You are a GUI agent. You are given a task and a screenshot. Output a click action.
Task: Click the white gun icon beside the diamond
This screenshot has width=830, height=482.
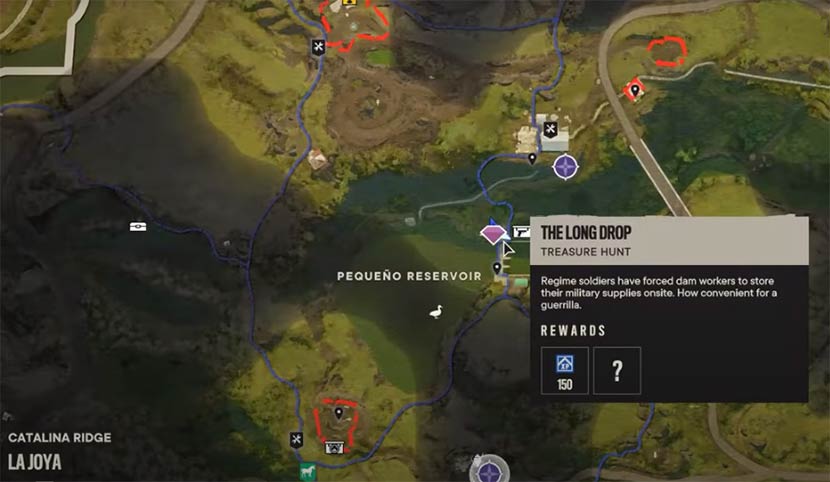521,232
